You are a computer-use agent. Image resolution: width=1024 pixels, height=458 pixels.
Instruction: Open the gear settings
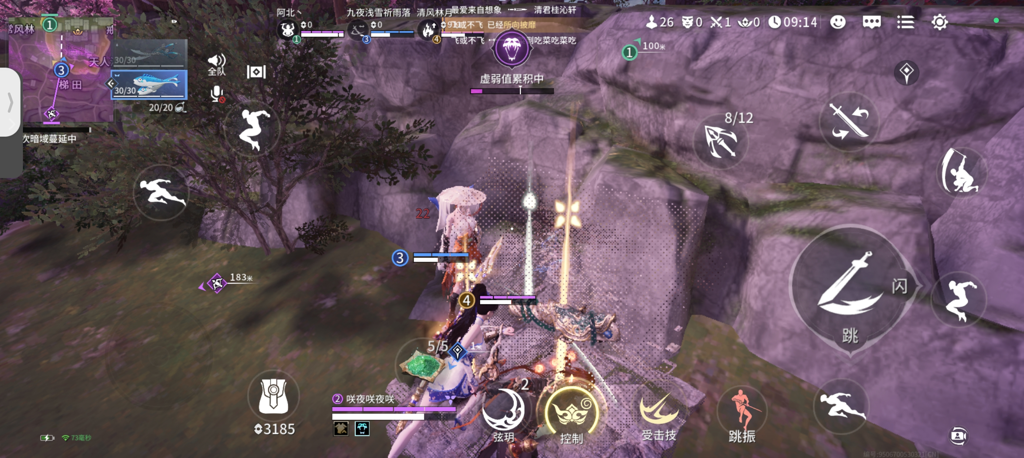[940, 21]
